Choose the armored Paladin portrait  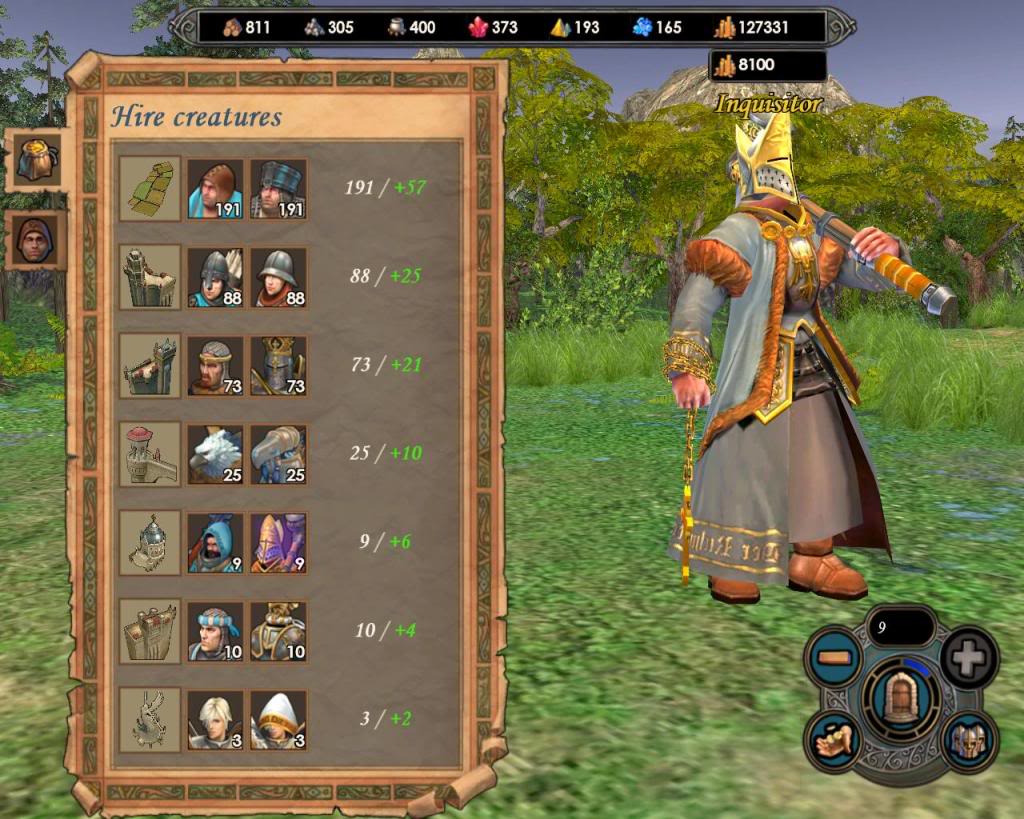click(x=278, y=630)
